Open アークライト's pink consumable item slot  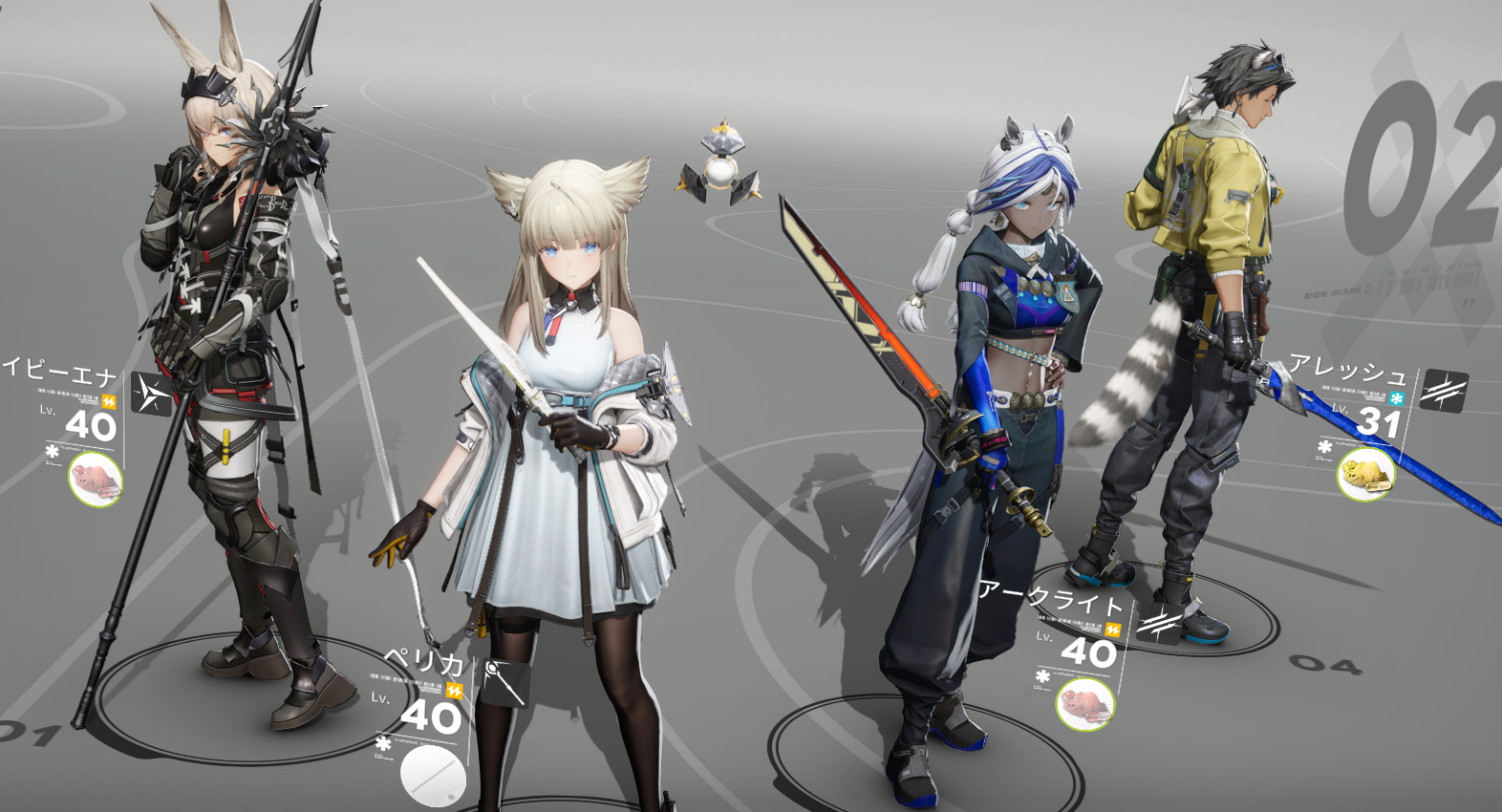click(1084, 704)
